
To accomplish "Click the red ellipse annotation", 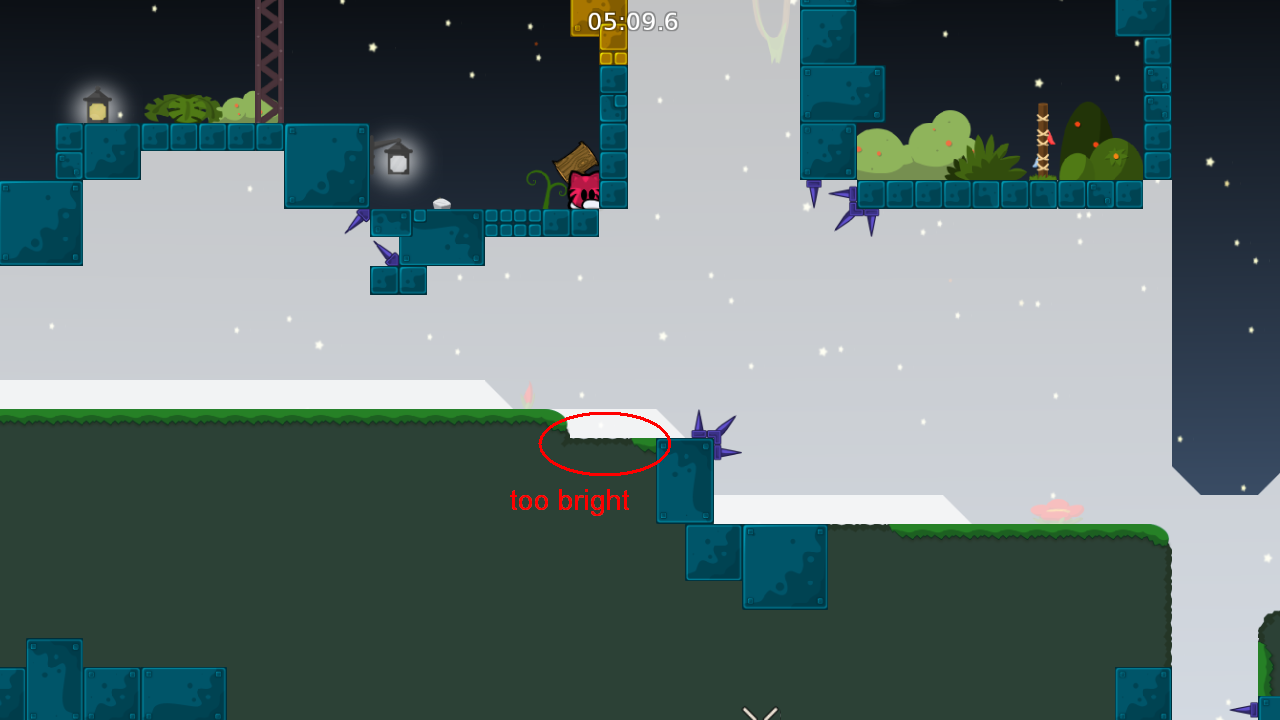I will [x=604, y=443].
